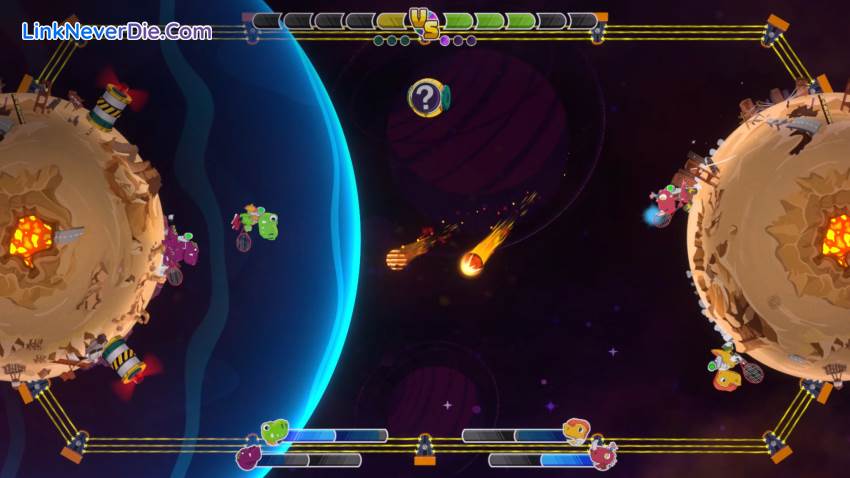Choose the orange dinosaur player portrait

(x=576, y=432)
